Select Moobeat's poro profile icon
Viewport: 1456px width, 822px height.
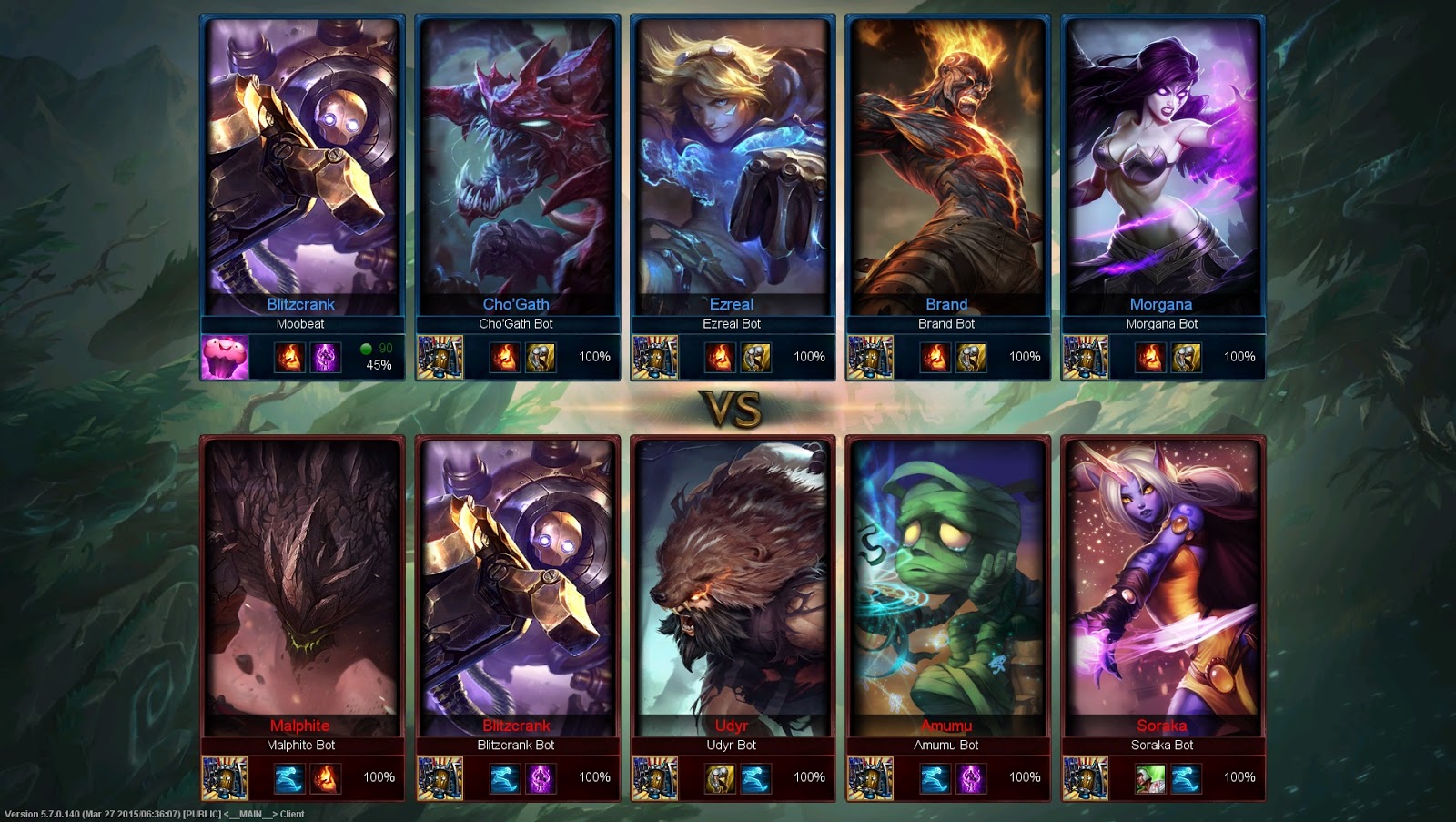[225, 356]
